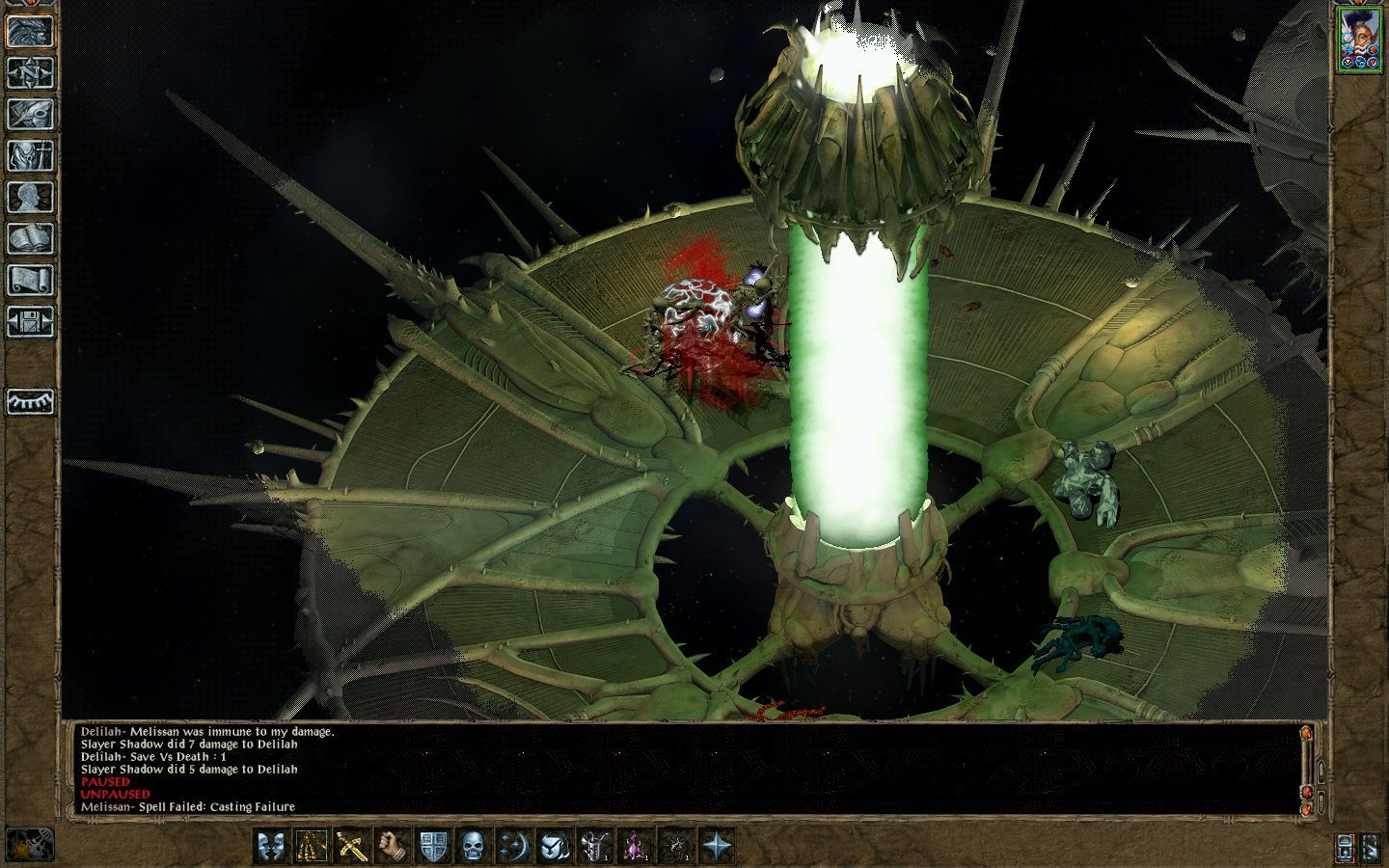The image size is (1389, 868).
Task: Open special abilities with the four-pointed star
Action: (717, 847)
